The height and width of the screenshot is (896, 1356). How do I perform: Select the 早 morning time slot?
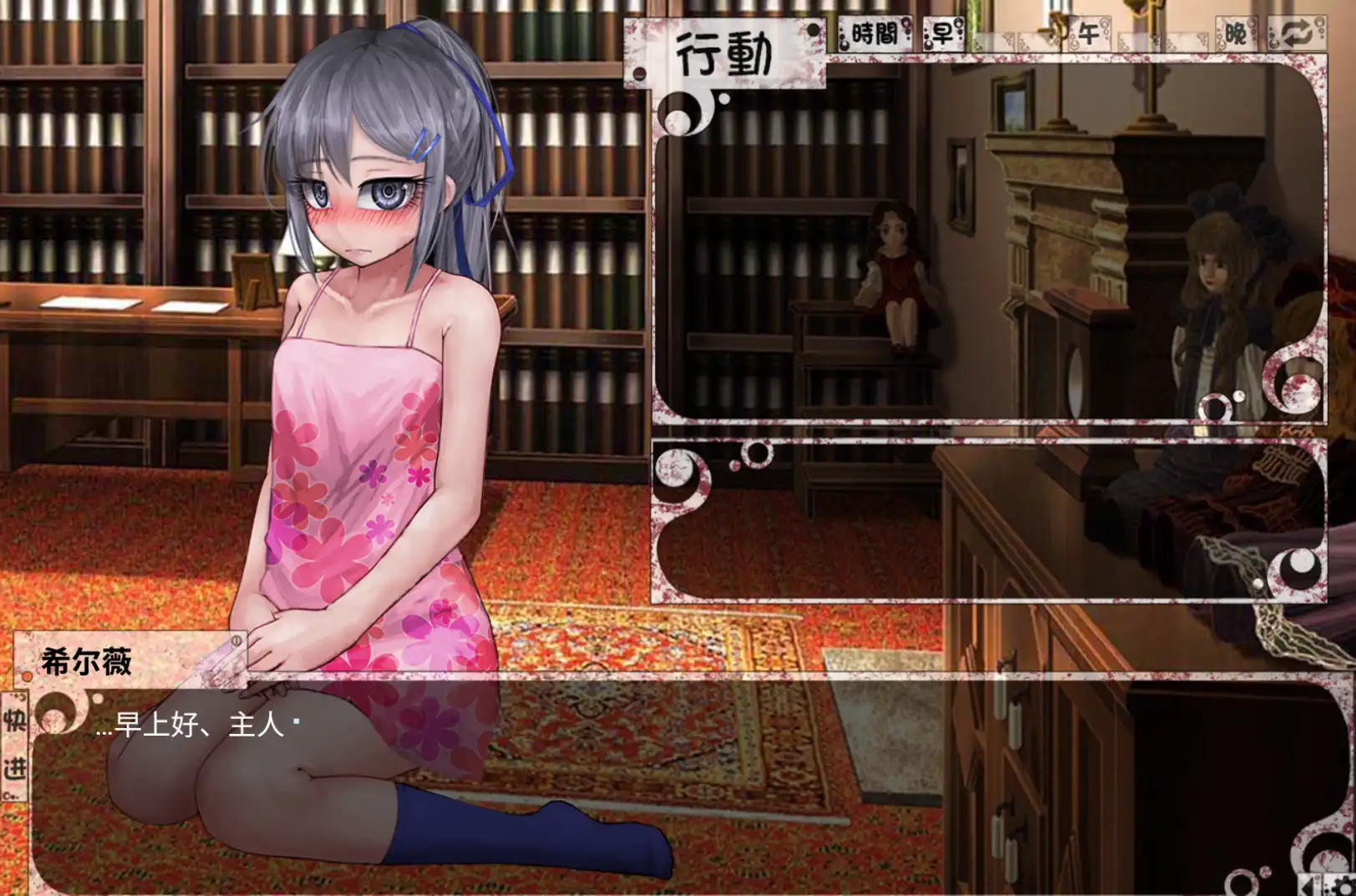[942, 31]
